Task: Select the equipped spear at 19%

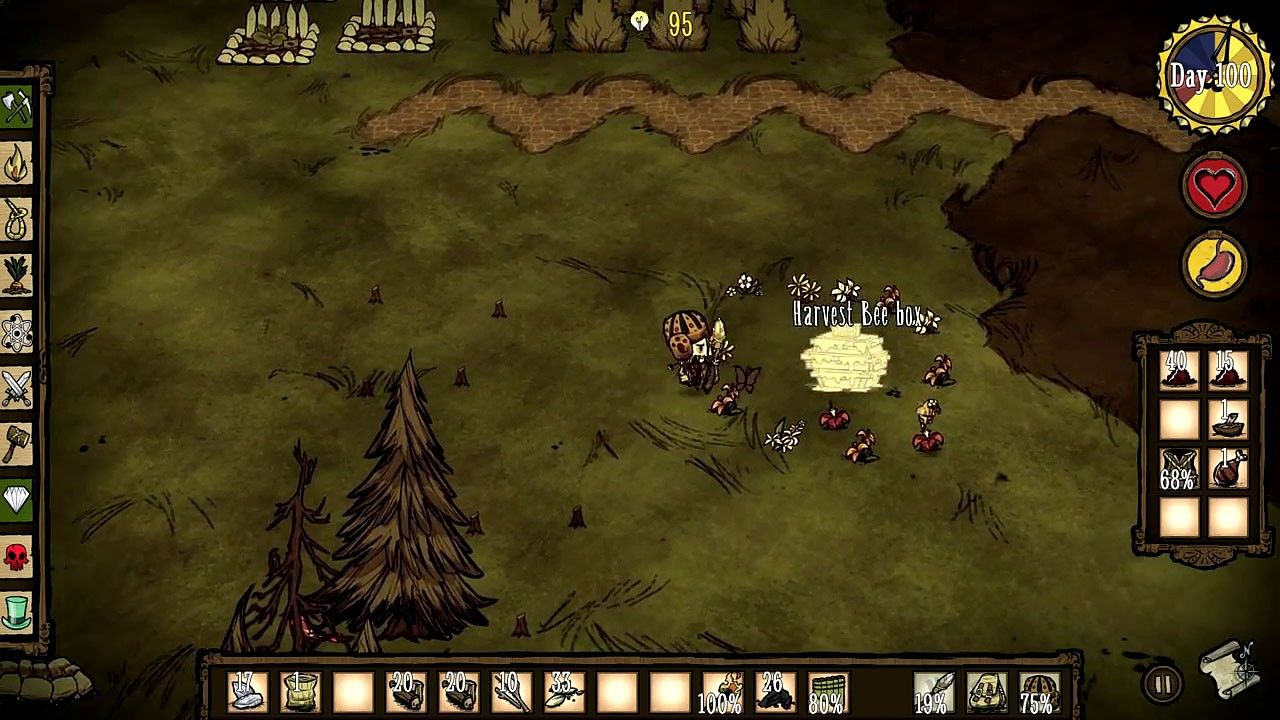Action: tap(932, 692)
